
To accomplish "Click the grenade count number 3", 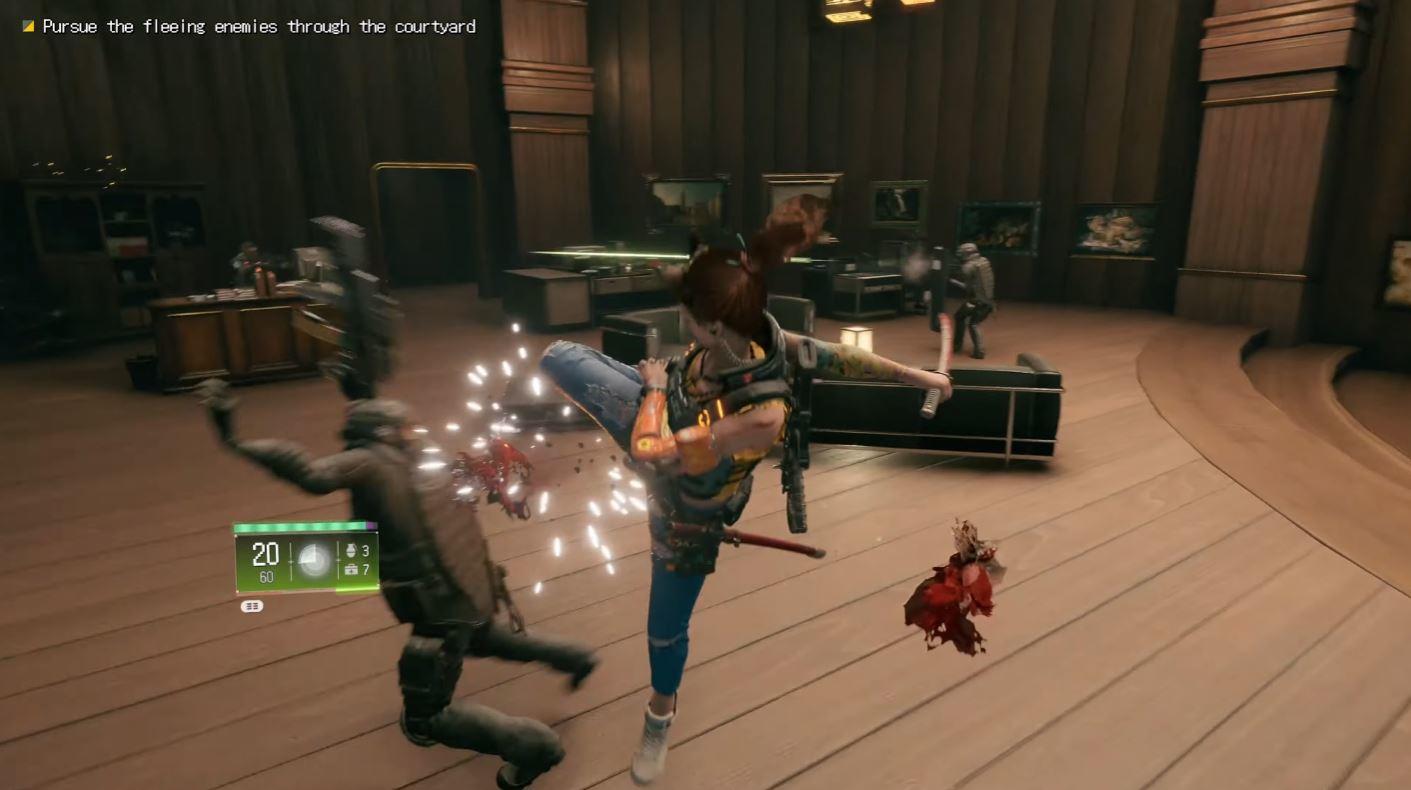I will (x=366, y=550).
